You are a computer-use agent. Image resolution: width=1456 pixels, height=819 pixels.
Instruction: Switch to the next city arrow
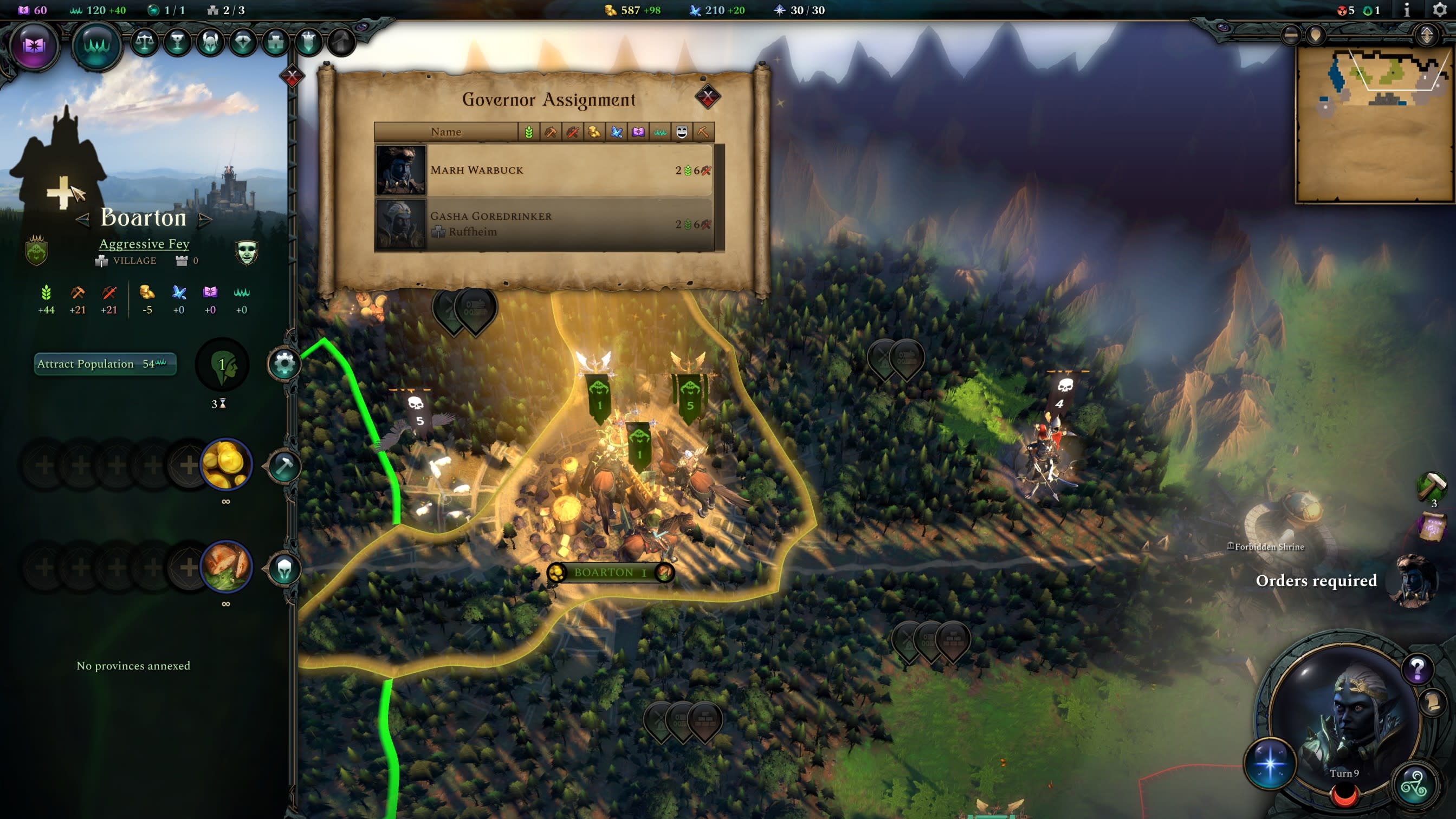point(206,219)
